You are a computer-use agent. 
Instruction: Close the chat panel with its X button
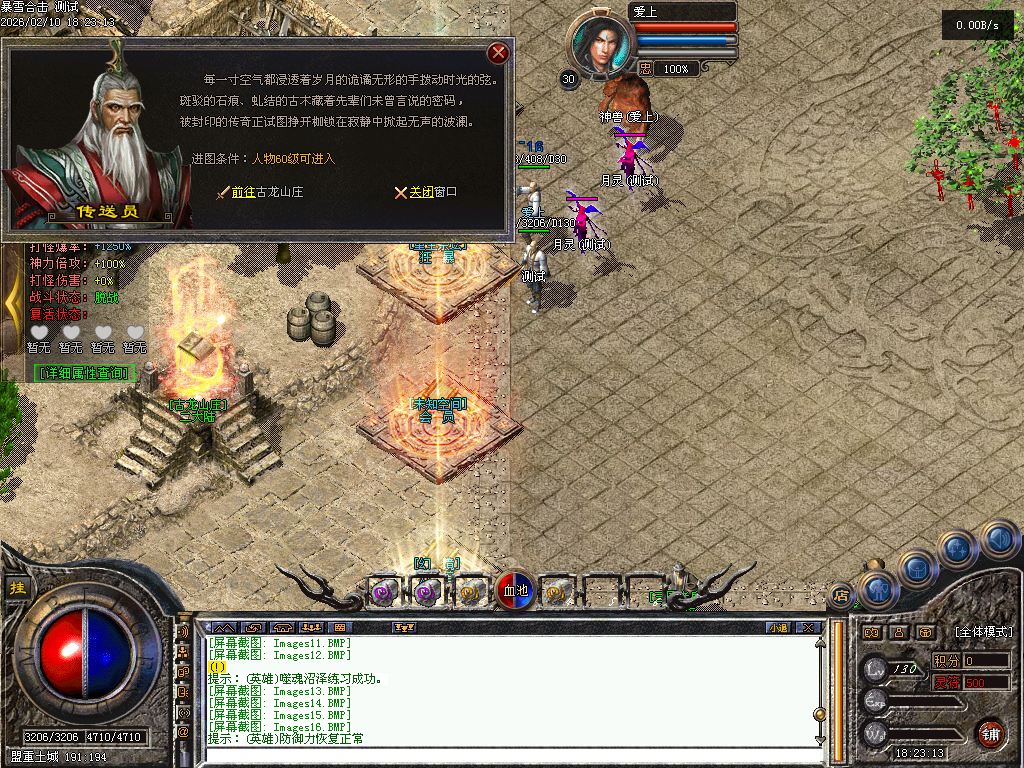point(809,627)
